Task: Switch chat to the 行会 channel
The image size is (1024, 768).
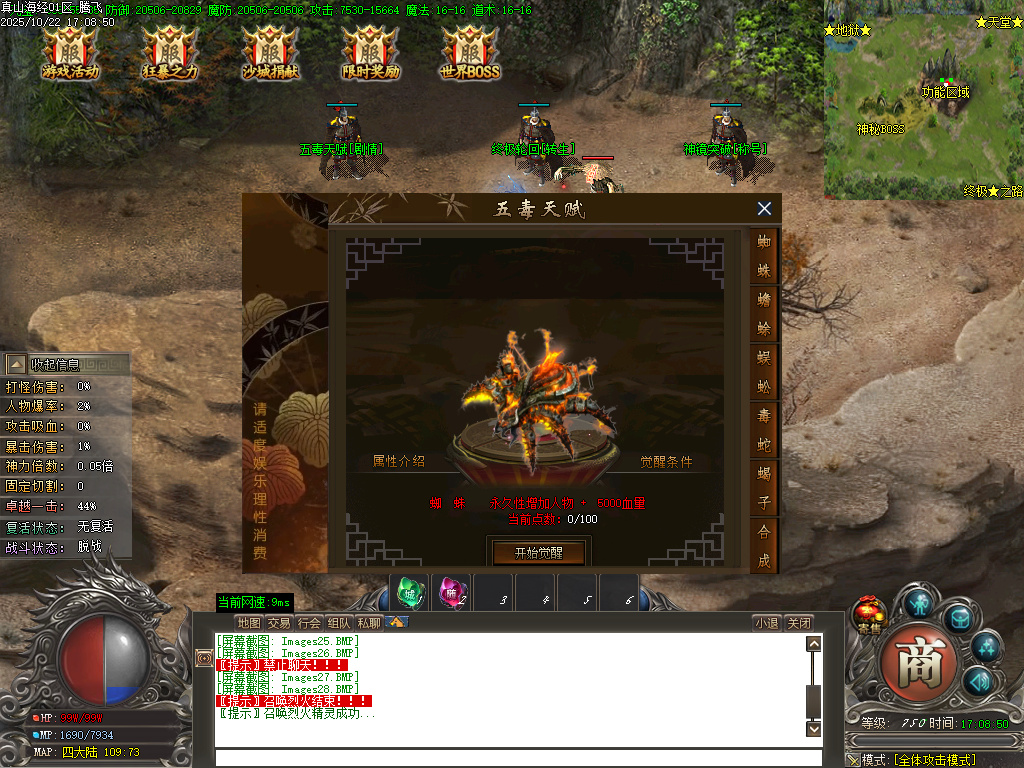Action: pos(310,623)
